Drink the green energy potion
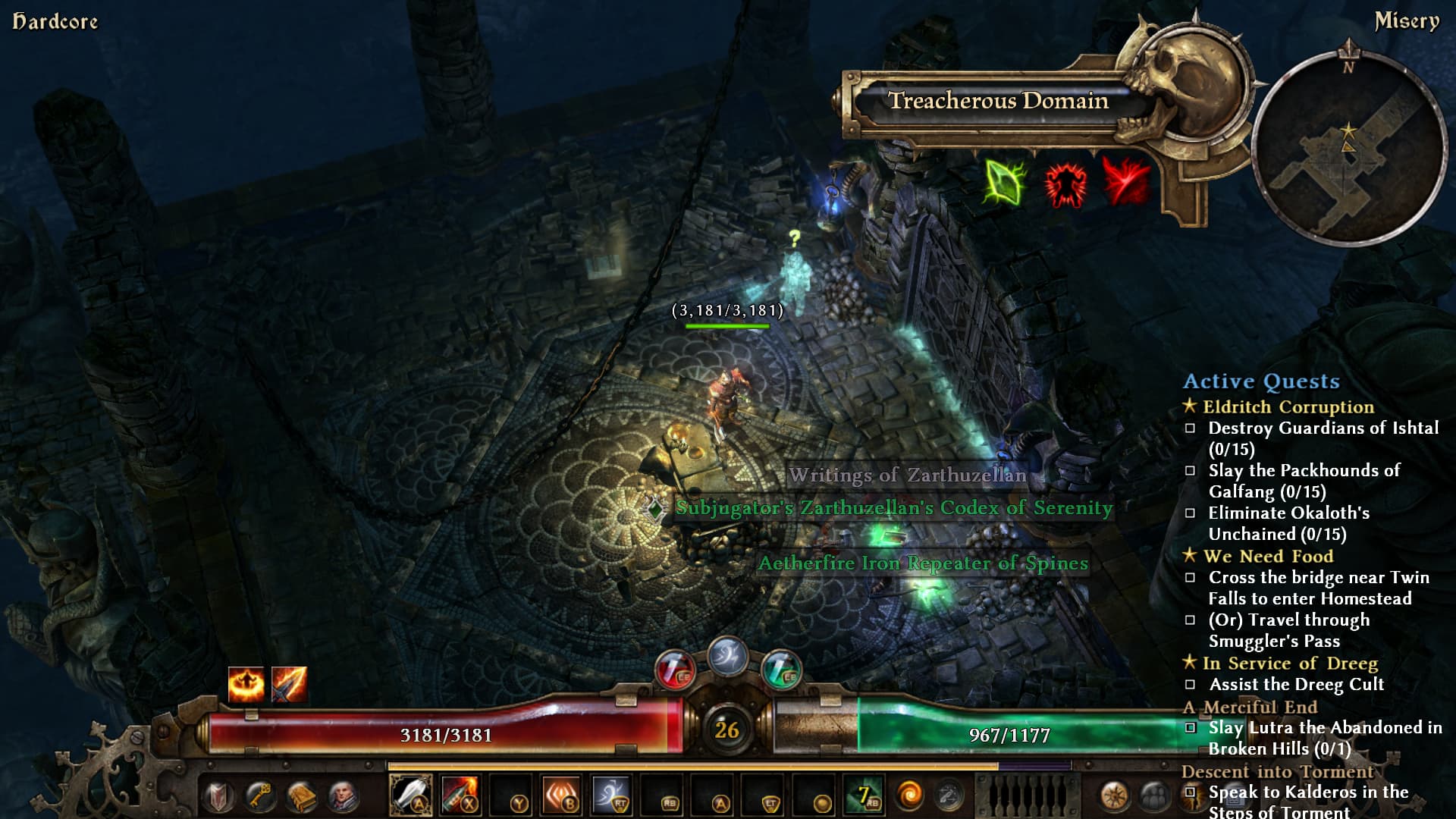The image size is (1456, 819). (781, 670)
